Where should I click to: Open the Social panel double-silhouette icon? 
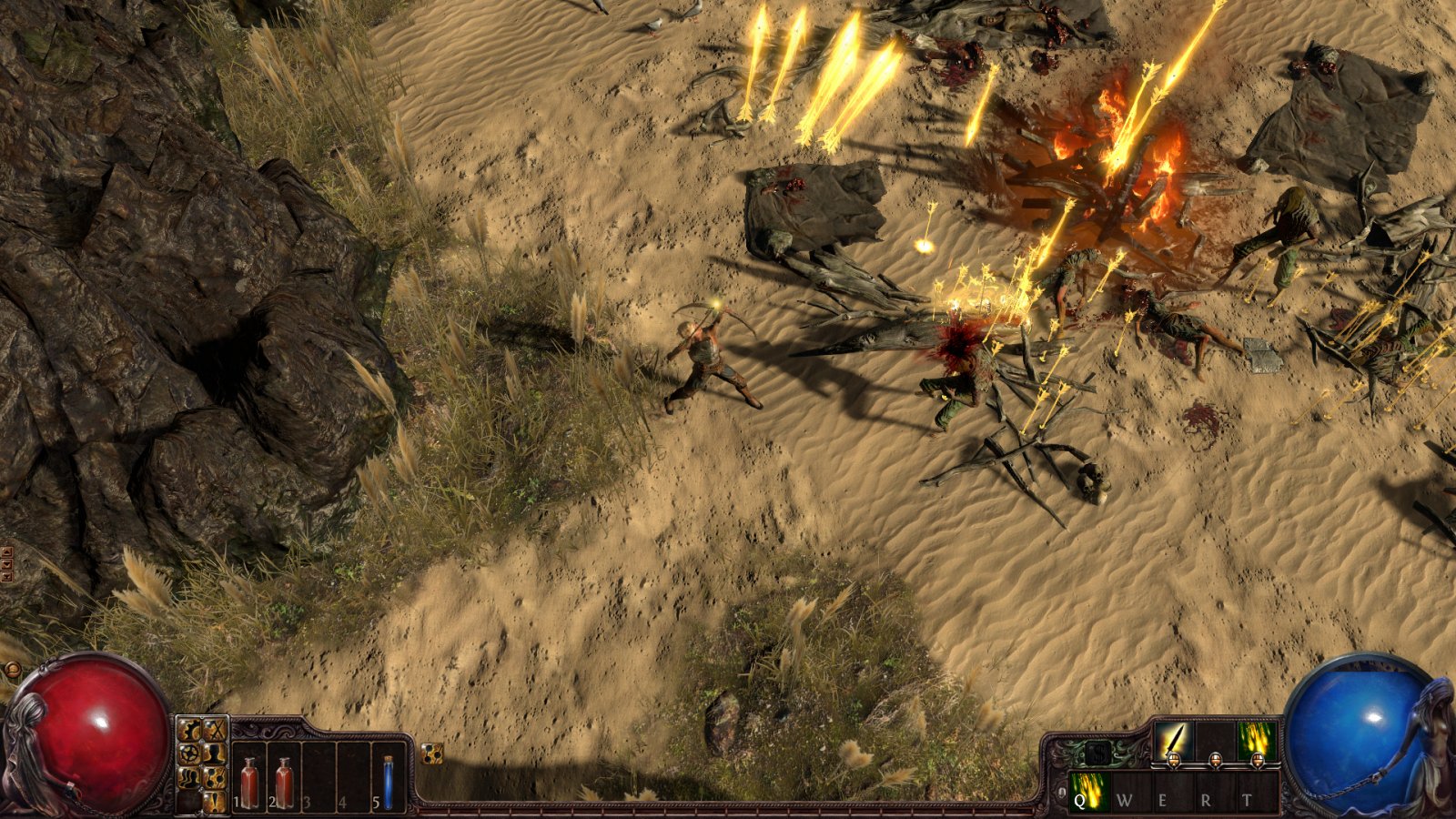point(189,778)
